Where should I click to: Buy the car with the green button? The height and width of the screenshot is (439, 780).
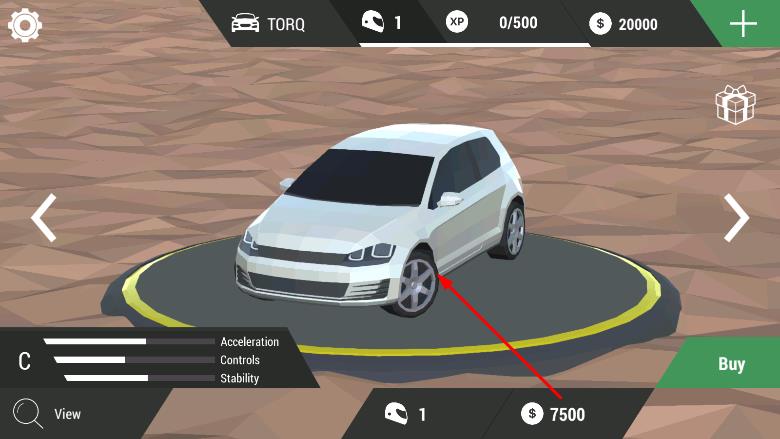pyautogui.click(x=731, y=364)
